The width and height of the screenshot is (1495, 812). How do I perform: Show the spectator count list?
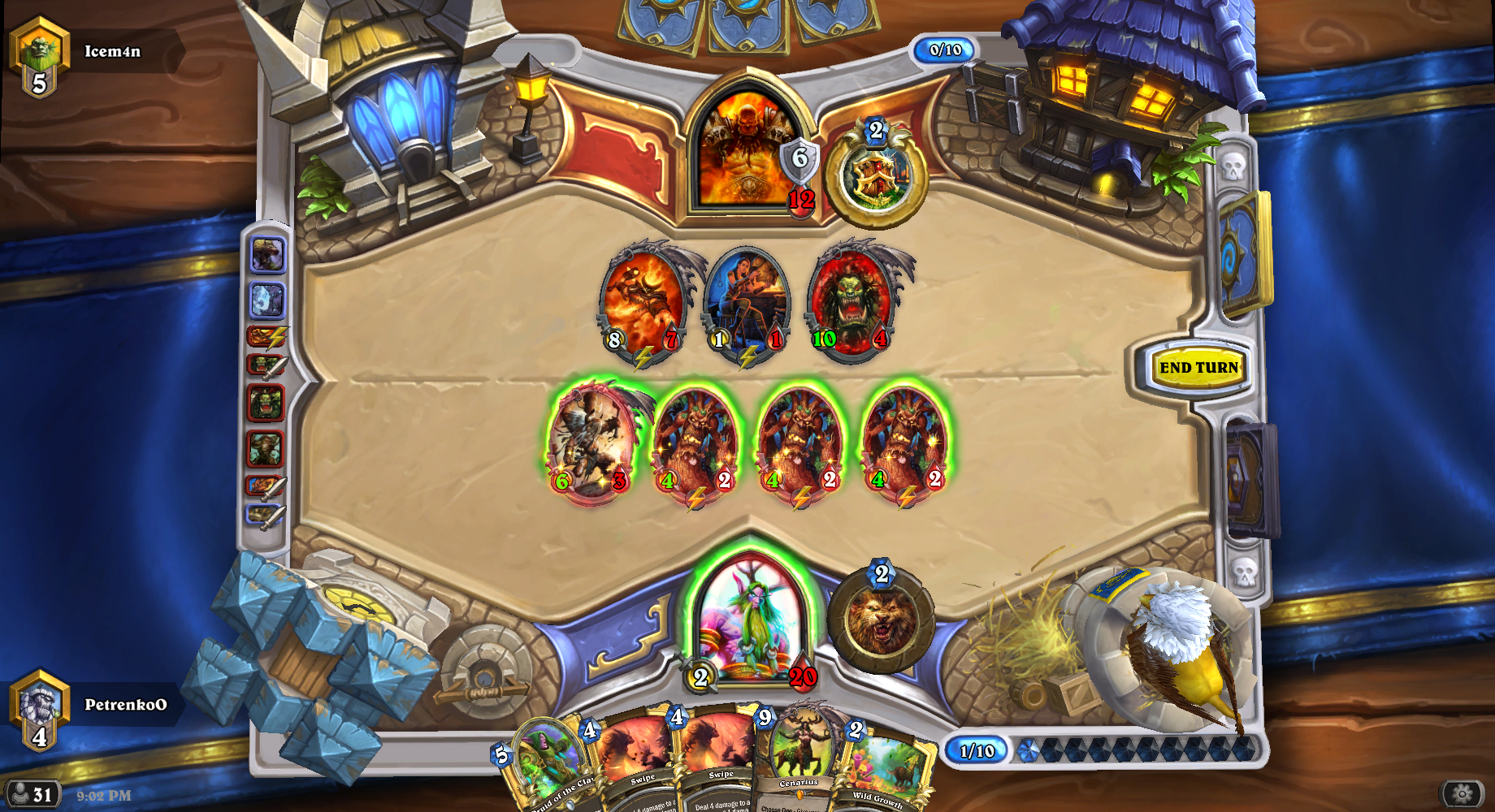(x=31, y=794)
